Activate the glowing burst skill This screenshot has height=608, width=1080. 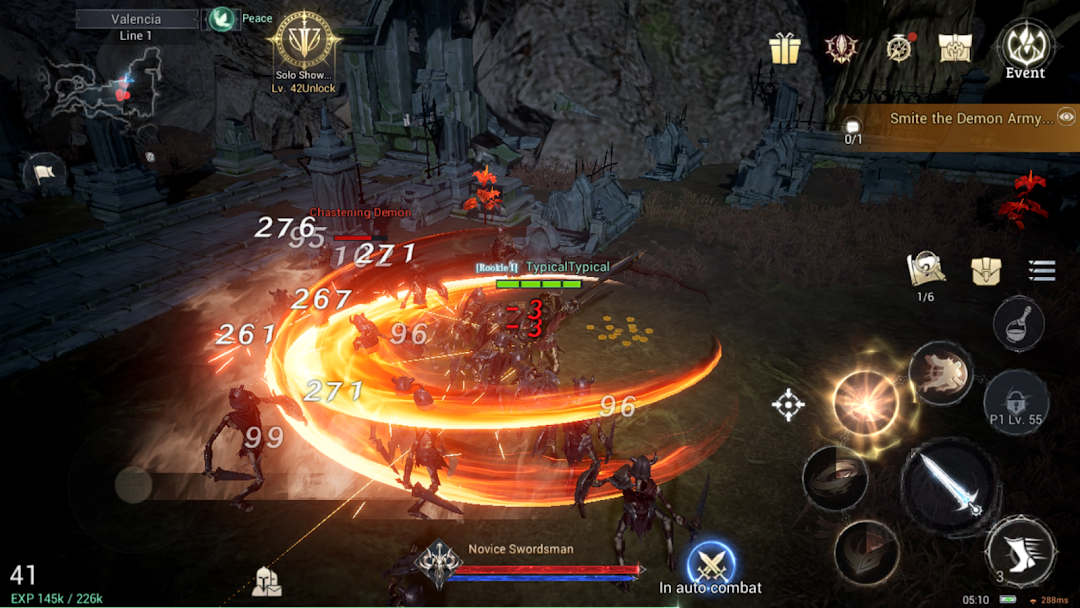click(x=865, y=402)
